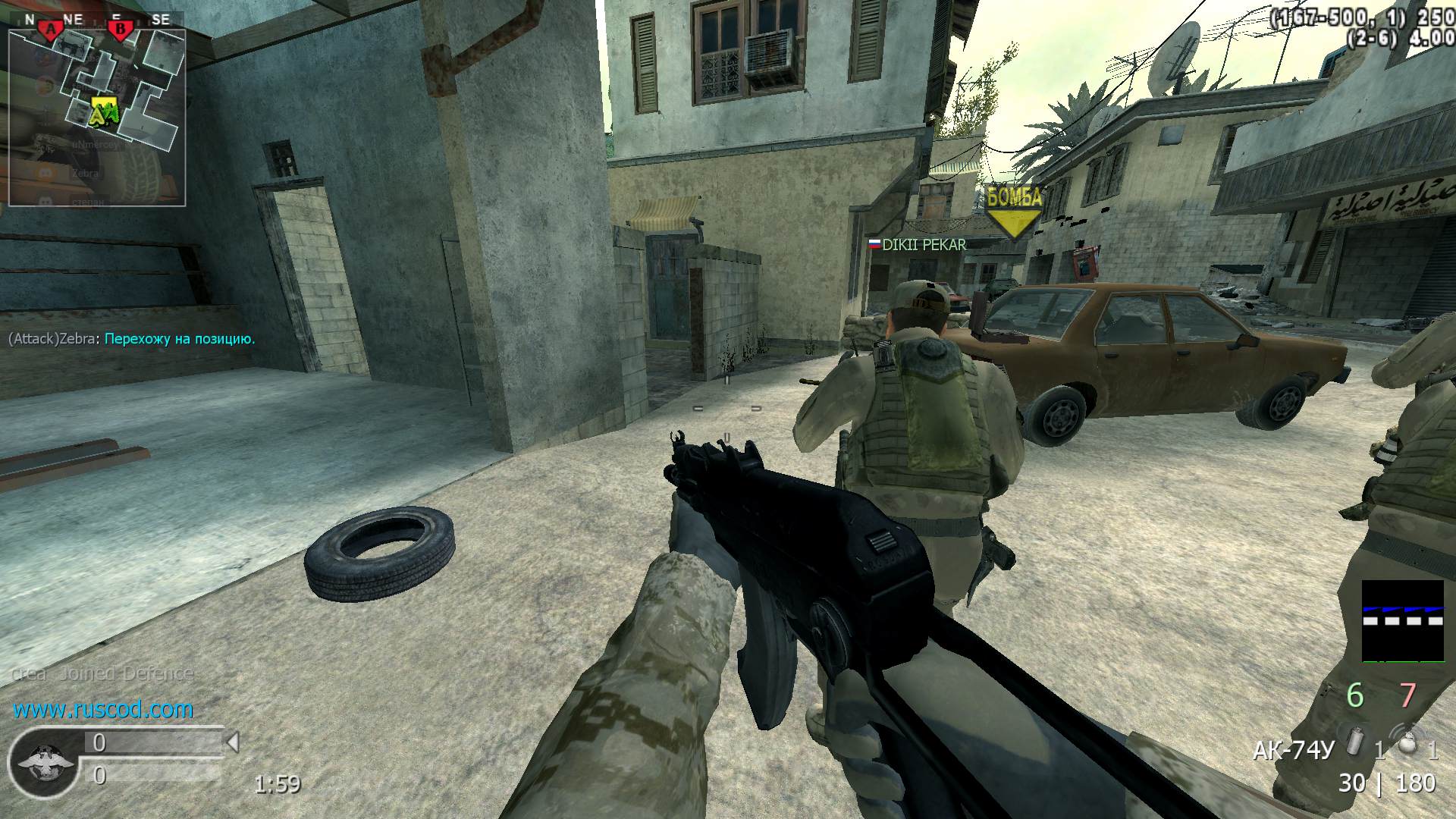Select the red B bomb site marker

coord(120,30)
